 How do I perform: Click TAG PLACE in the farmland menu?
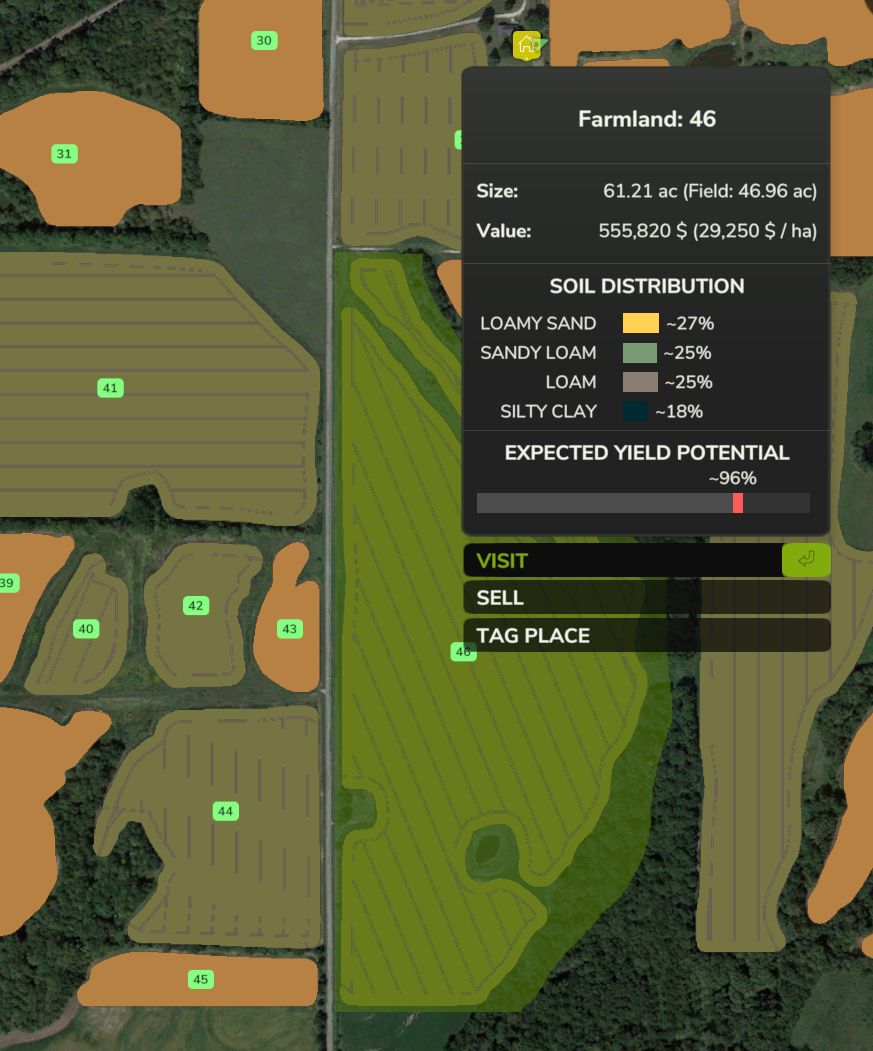coord(646,635)
